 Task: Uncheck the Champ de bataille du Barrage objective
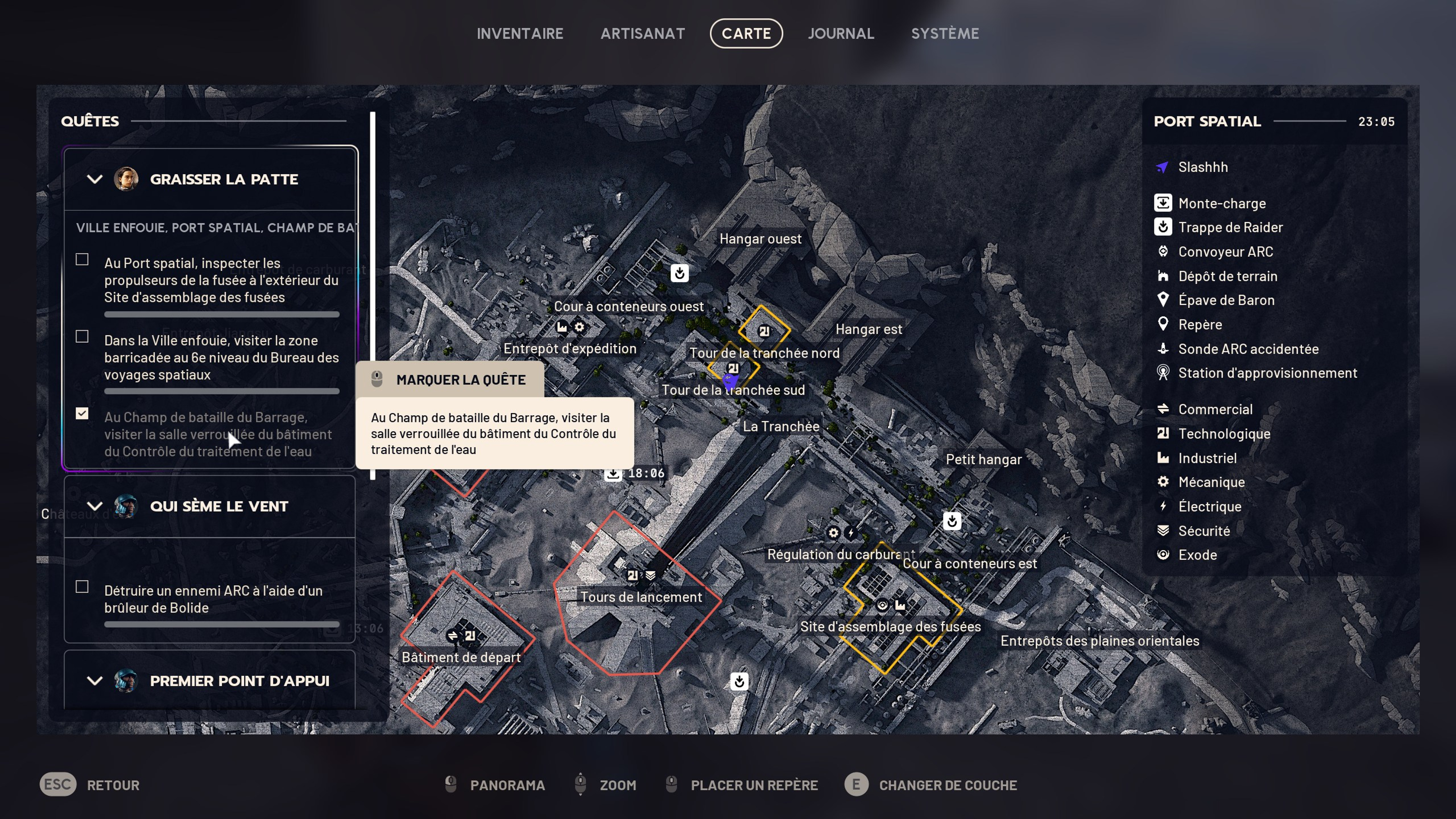point(82,414)
